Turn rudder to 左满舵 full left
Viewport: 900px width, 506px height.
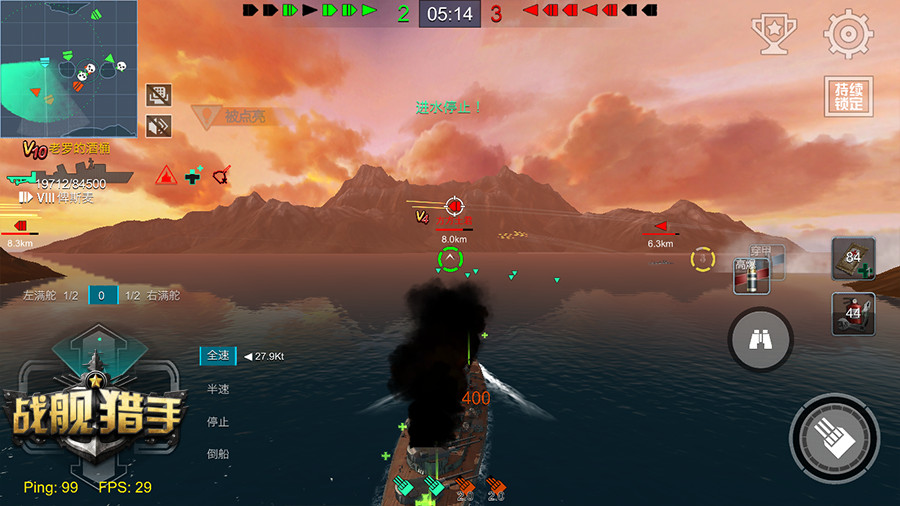click(44, 295)
